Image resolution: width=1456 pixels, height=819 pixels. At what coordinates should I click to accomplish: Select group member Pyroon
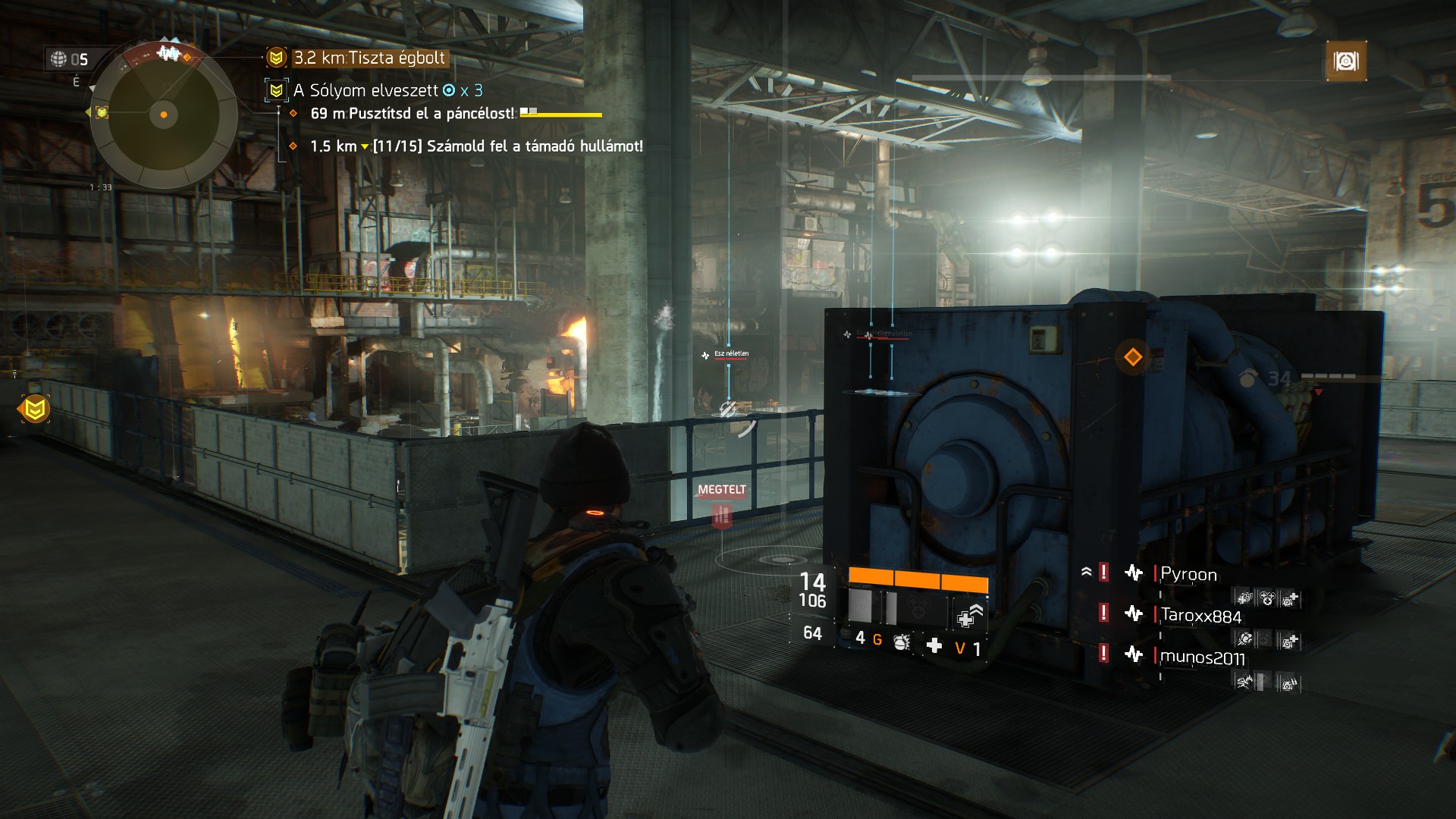1188,574
